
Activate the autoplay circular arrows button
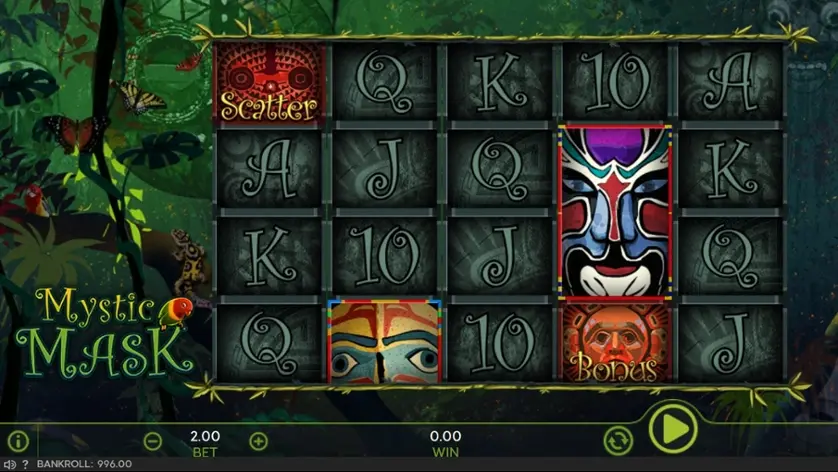(x=618, y=439)
